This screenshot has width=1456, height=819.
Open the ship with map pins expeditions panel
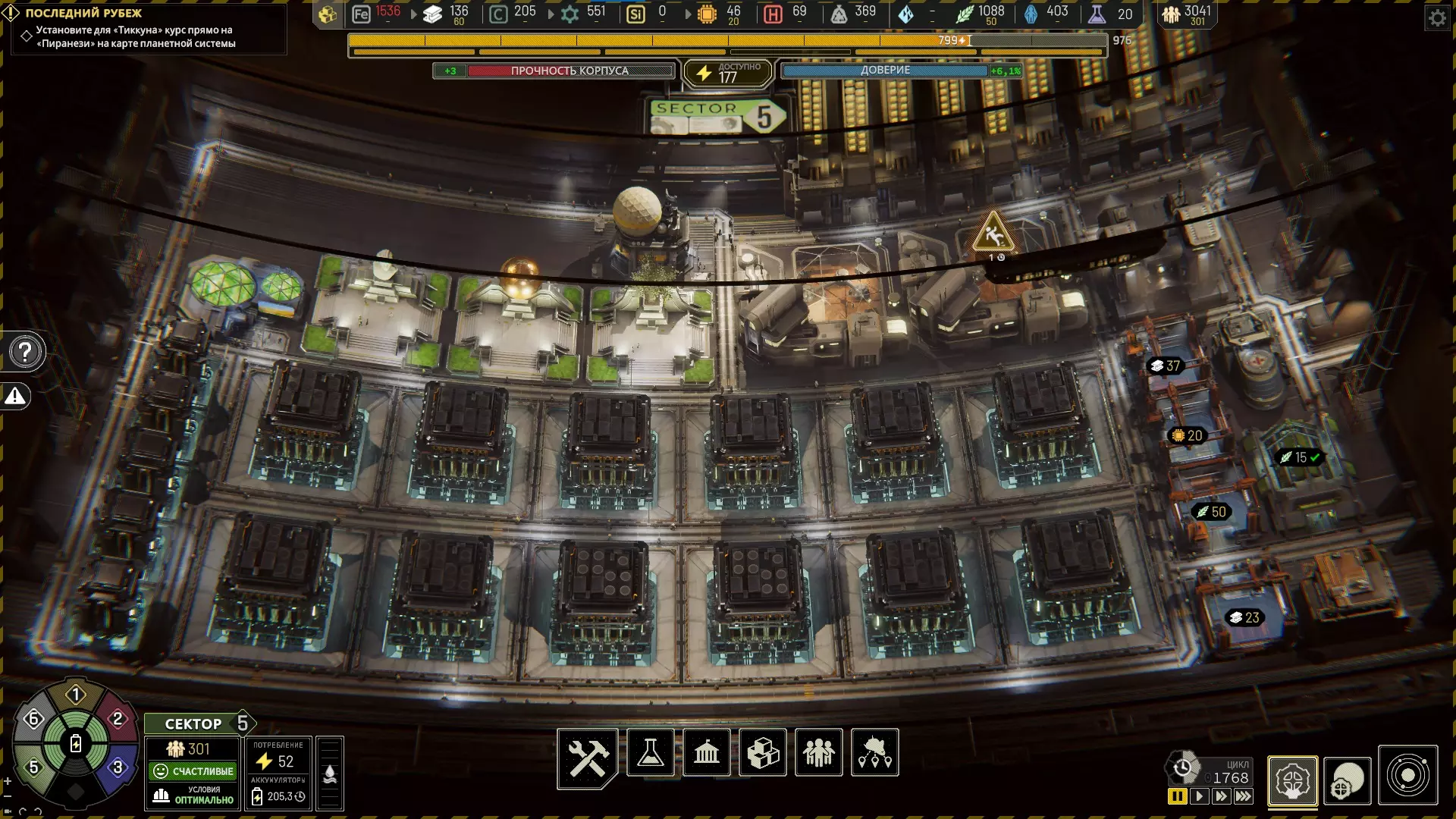click(875, 753)
